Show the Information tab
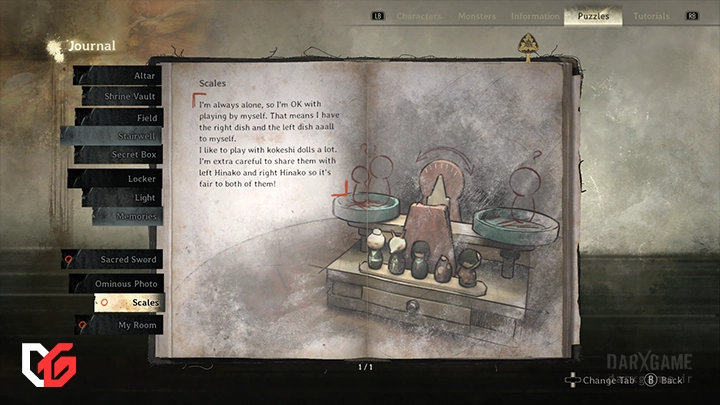 [x=535, y=16]
